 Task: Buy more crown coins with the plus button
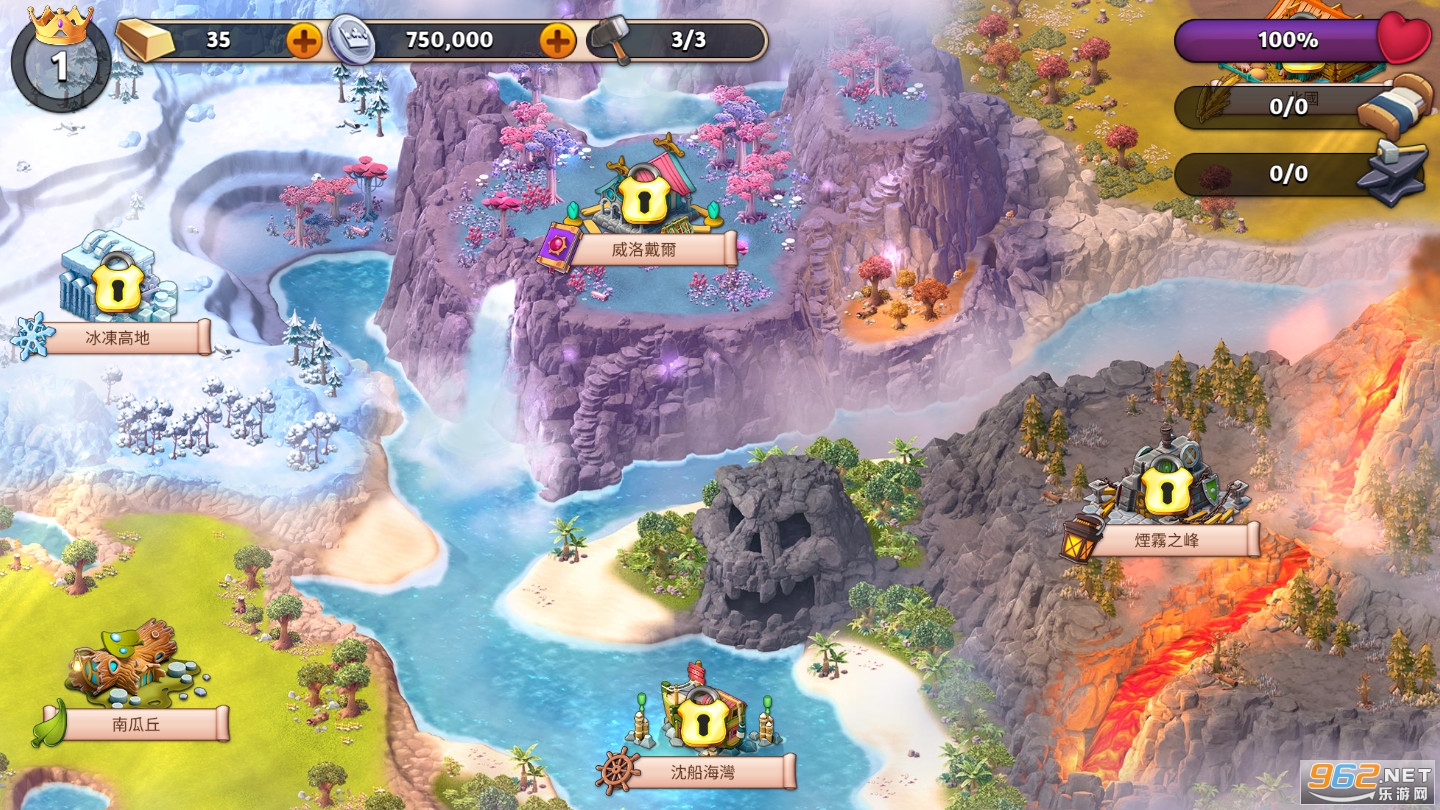pos(558,41)
